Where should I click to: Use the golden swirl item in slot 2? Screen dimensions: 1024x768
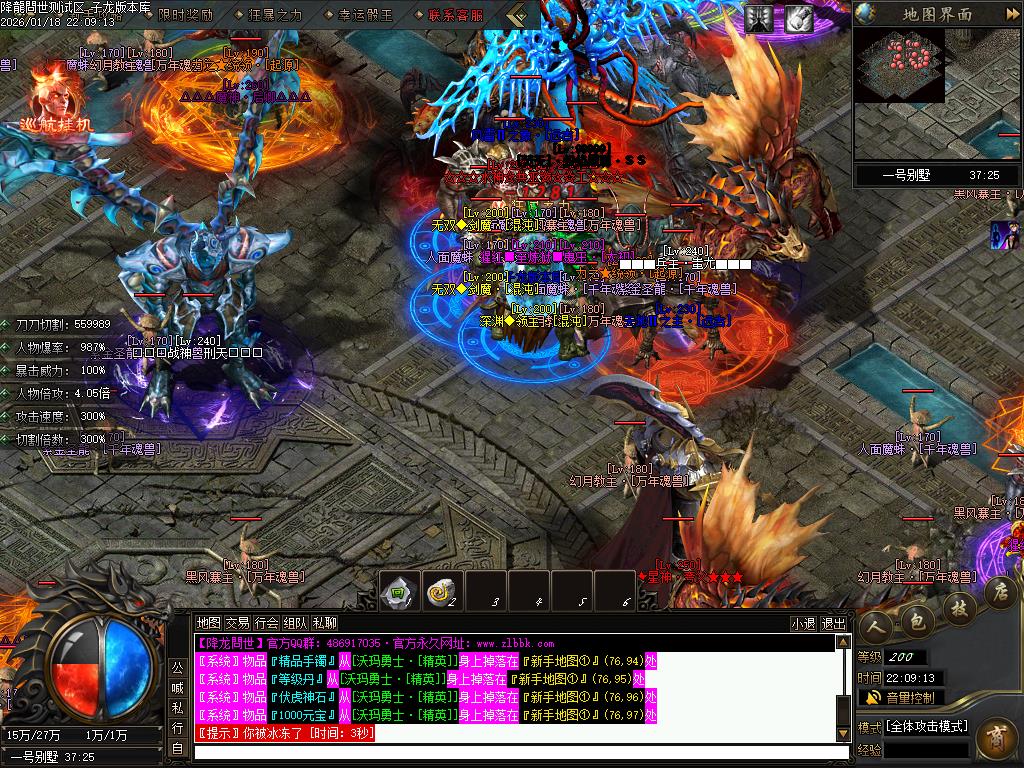point(443,592)
